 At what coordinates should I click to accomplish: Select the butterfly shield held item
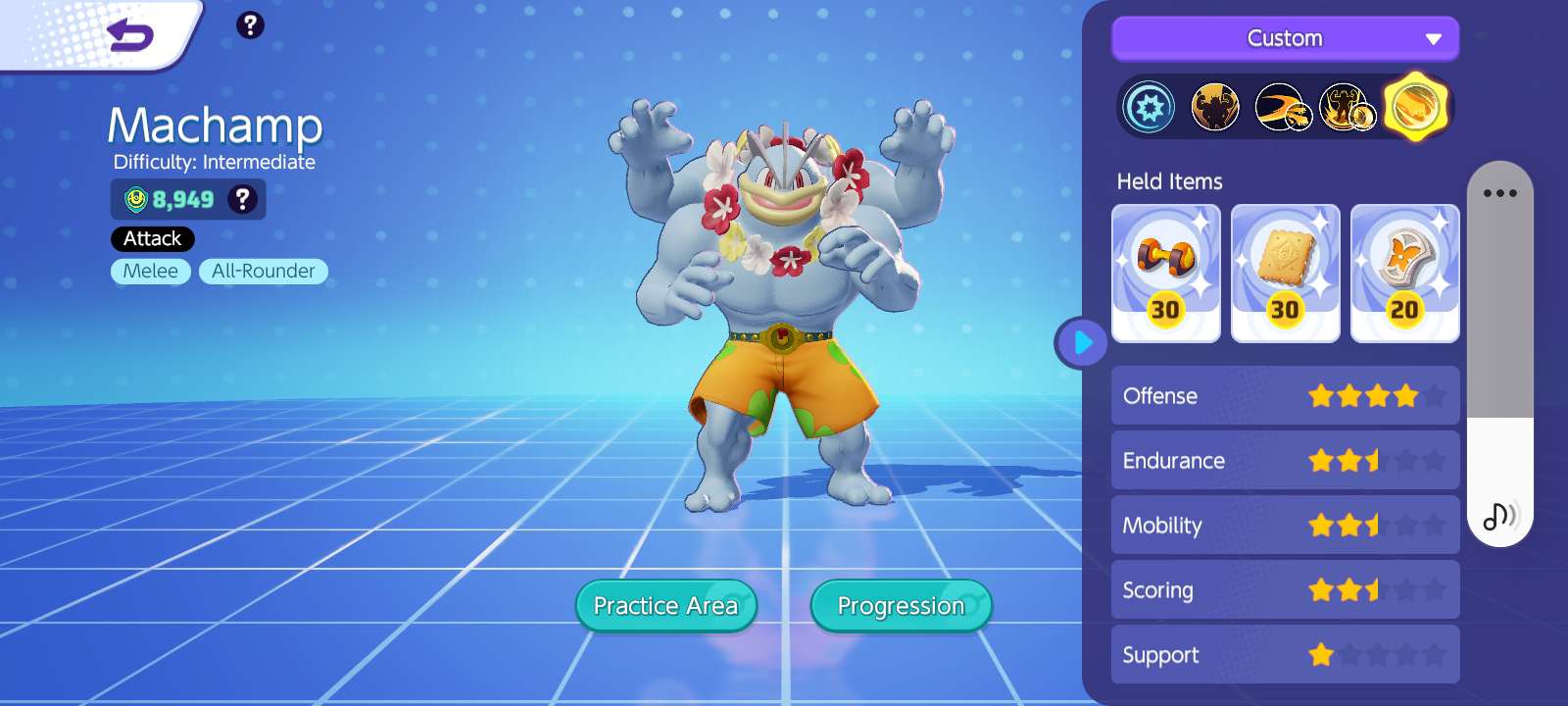point(1404,274)
